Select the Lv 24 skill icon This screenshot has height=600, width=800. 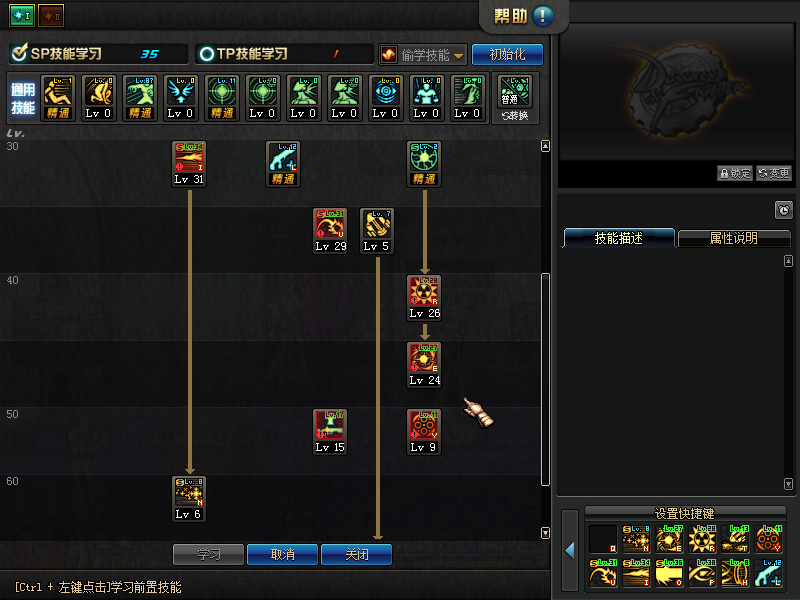point(424,358)
